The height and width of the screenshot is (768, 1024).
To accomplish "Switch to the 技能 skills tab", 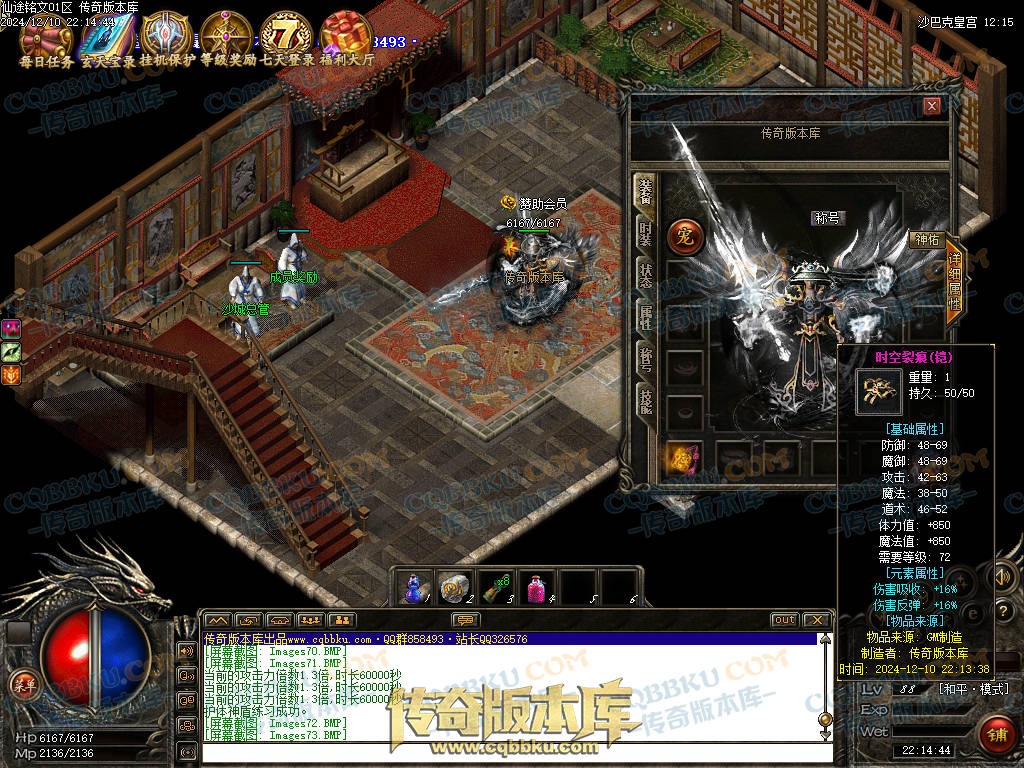I will pyautogui.click(x=645, y=400).
